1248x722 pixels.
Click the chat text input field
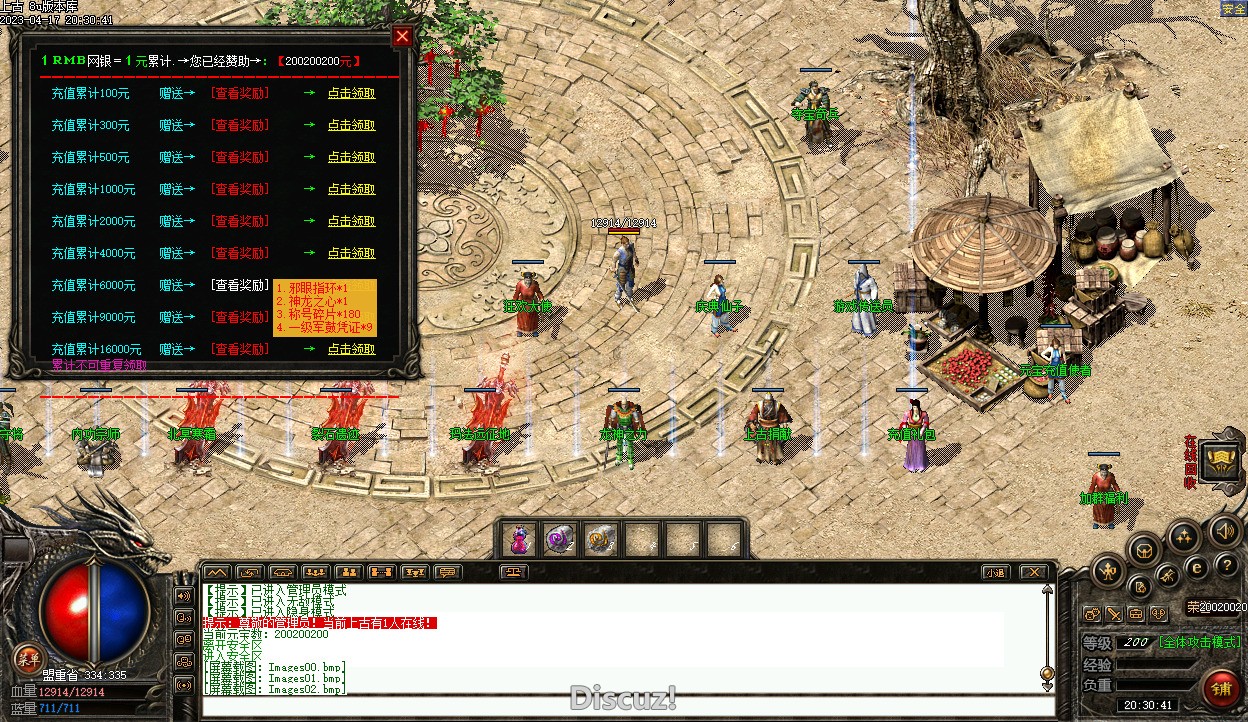[x=620, y=705]
